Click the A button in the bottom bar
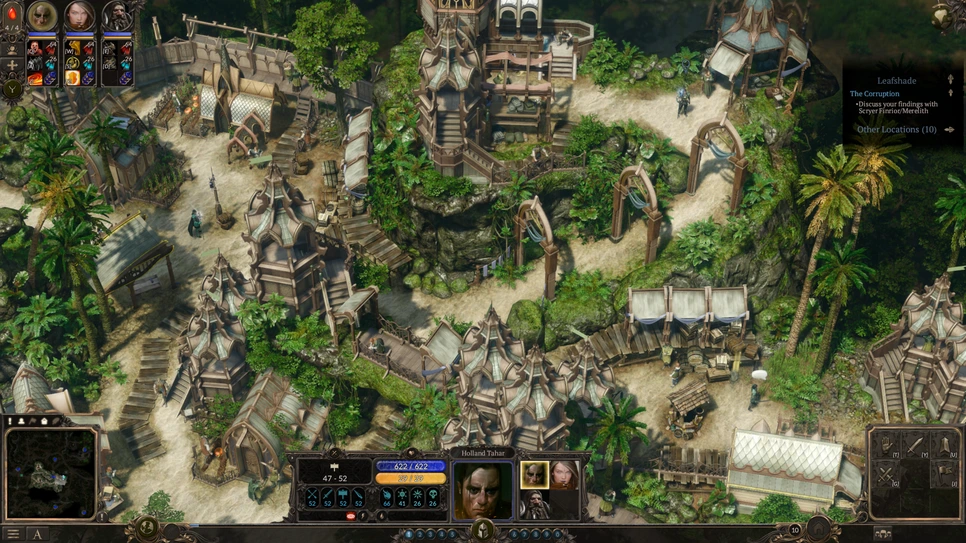 tap(38, 534)
